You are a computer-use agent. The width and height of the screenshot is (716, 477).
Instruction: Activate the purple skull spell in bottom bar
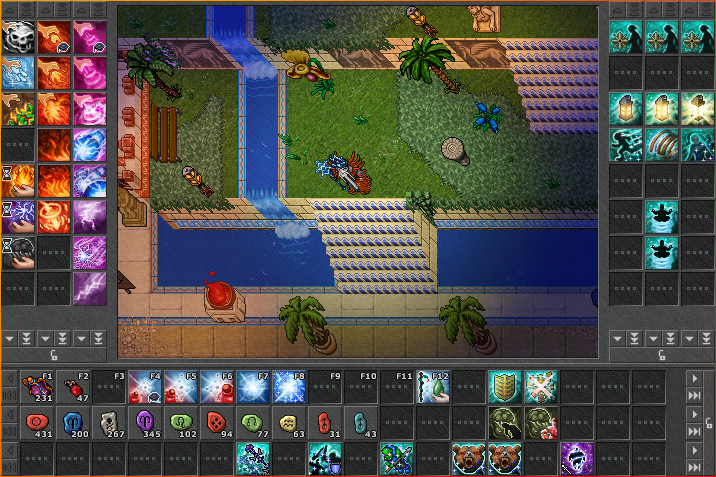(577, 460)
